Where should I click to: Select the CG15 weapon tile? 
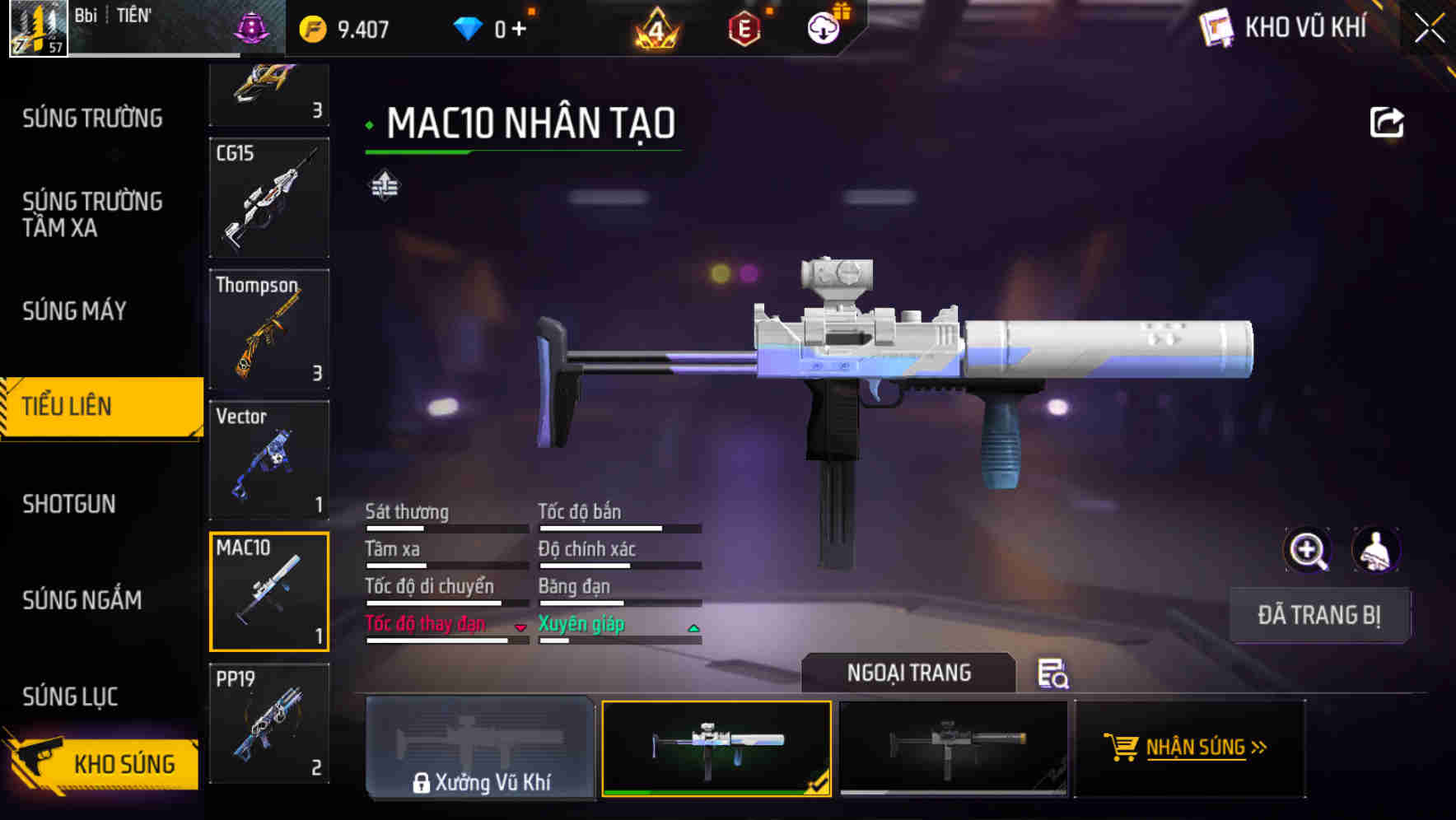point(269,198)
